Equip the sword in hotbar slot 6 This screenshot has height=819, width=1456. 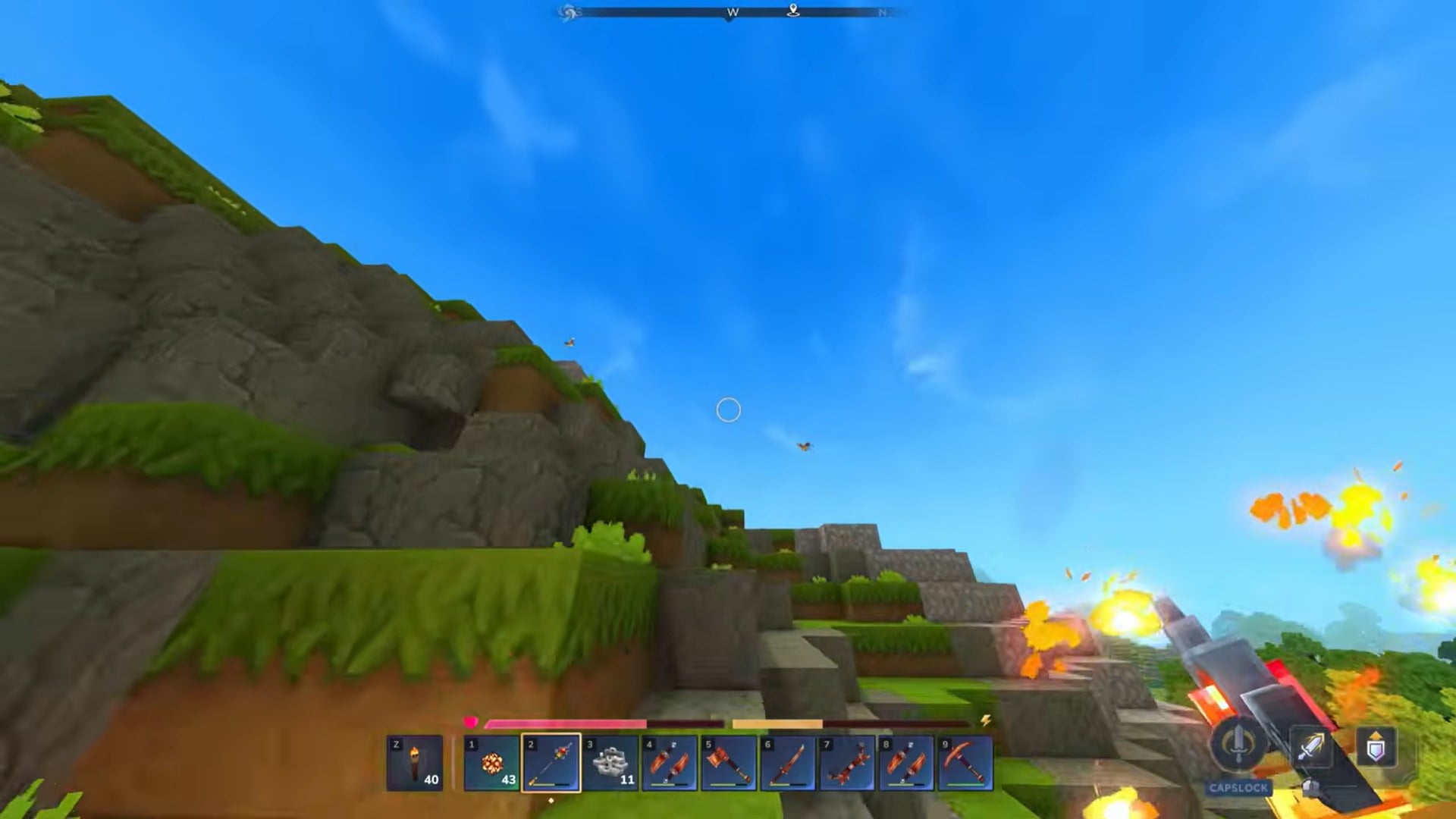[x=788, y=762]
